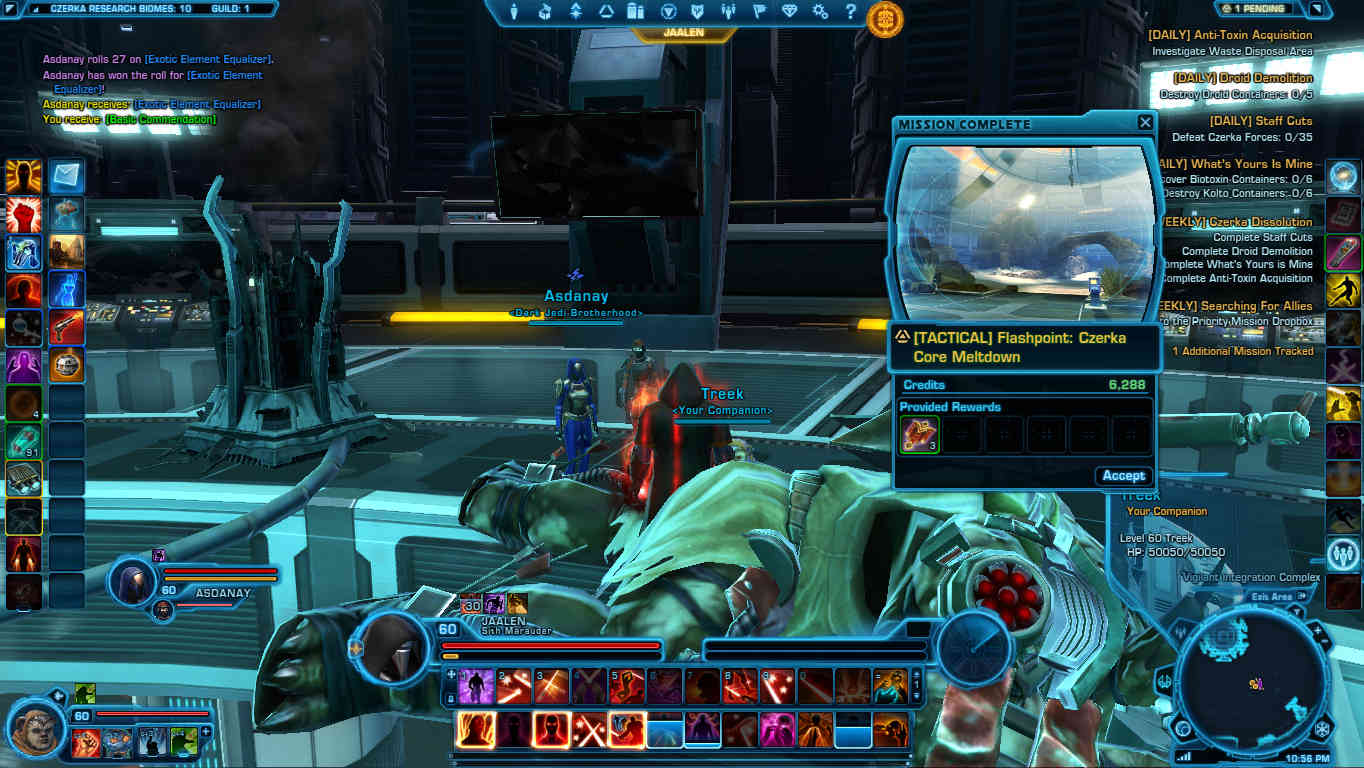Open the Cartel Market orange coin button

pyautogui.click(x=885, y=18)
